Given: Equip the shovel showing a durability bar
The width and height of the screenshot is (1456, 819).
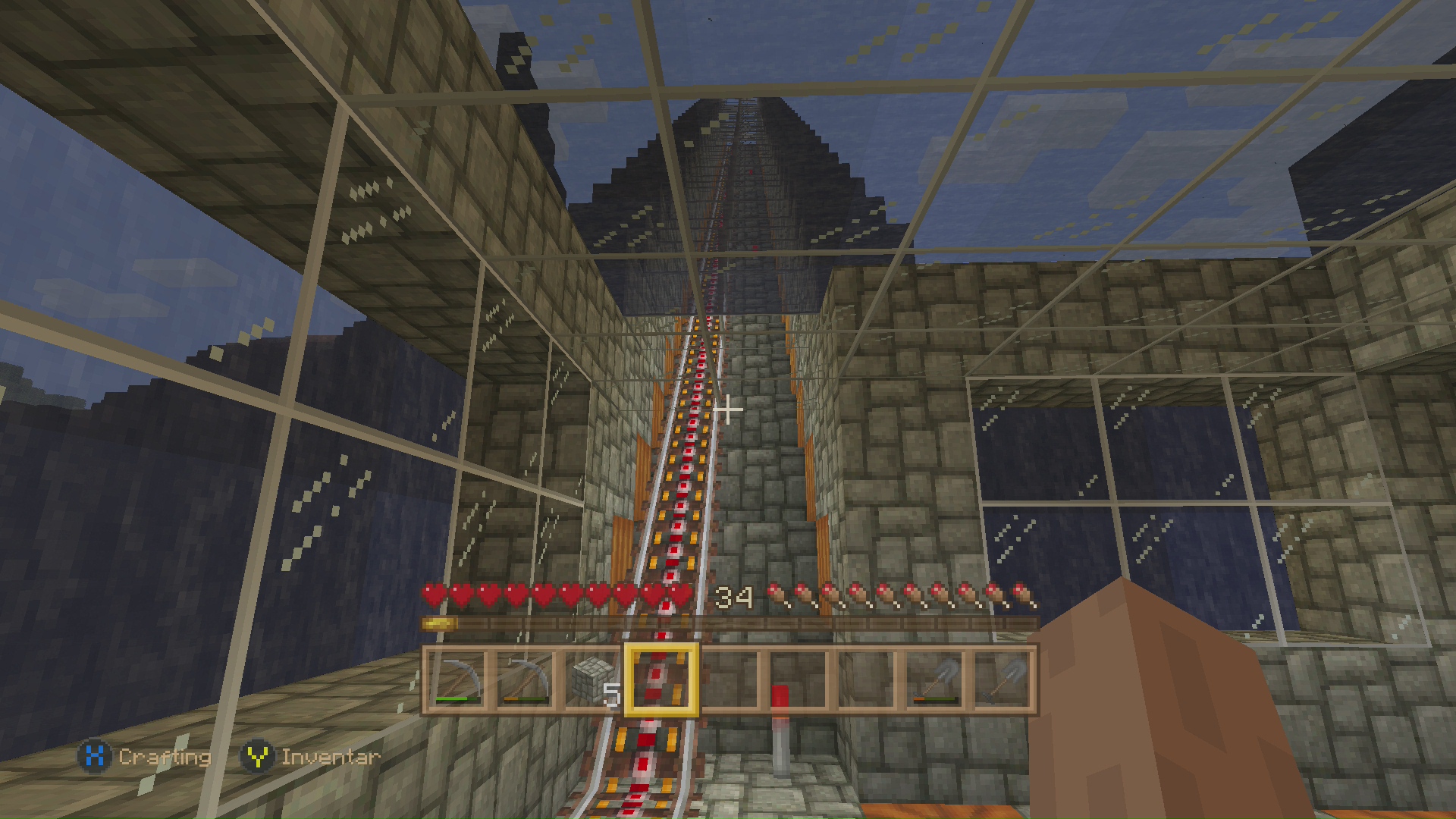Looking at the screenshot, I should 935,680.
